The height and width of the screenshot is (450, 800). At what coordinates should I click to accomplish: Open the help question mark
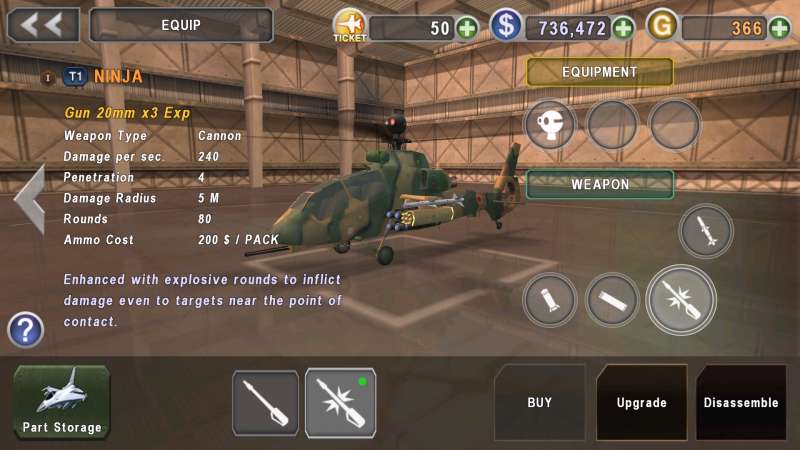25,329
